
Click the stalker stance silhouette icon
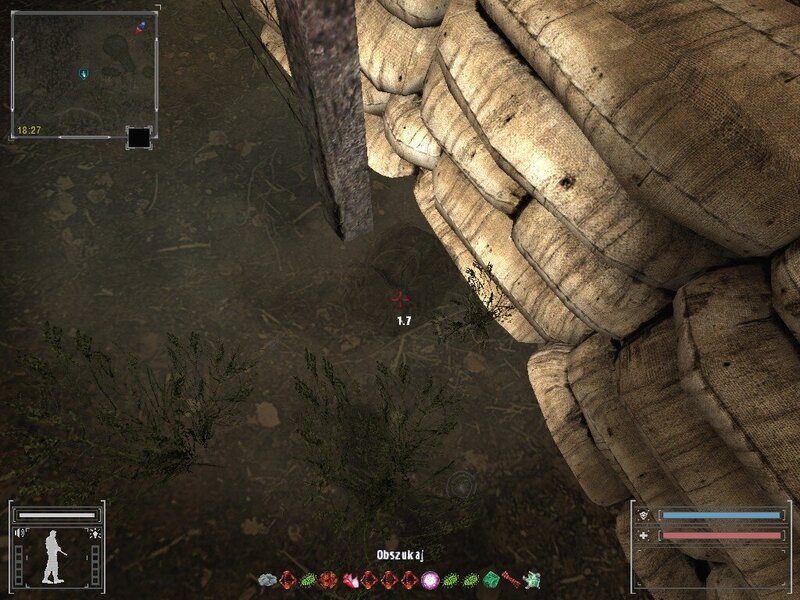54,557
